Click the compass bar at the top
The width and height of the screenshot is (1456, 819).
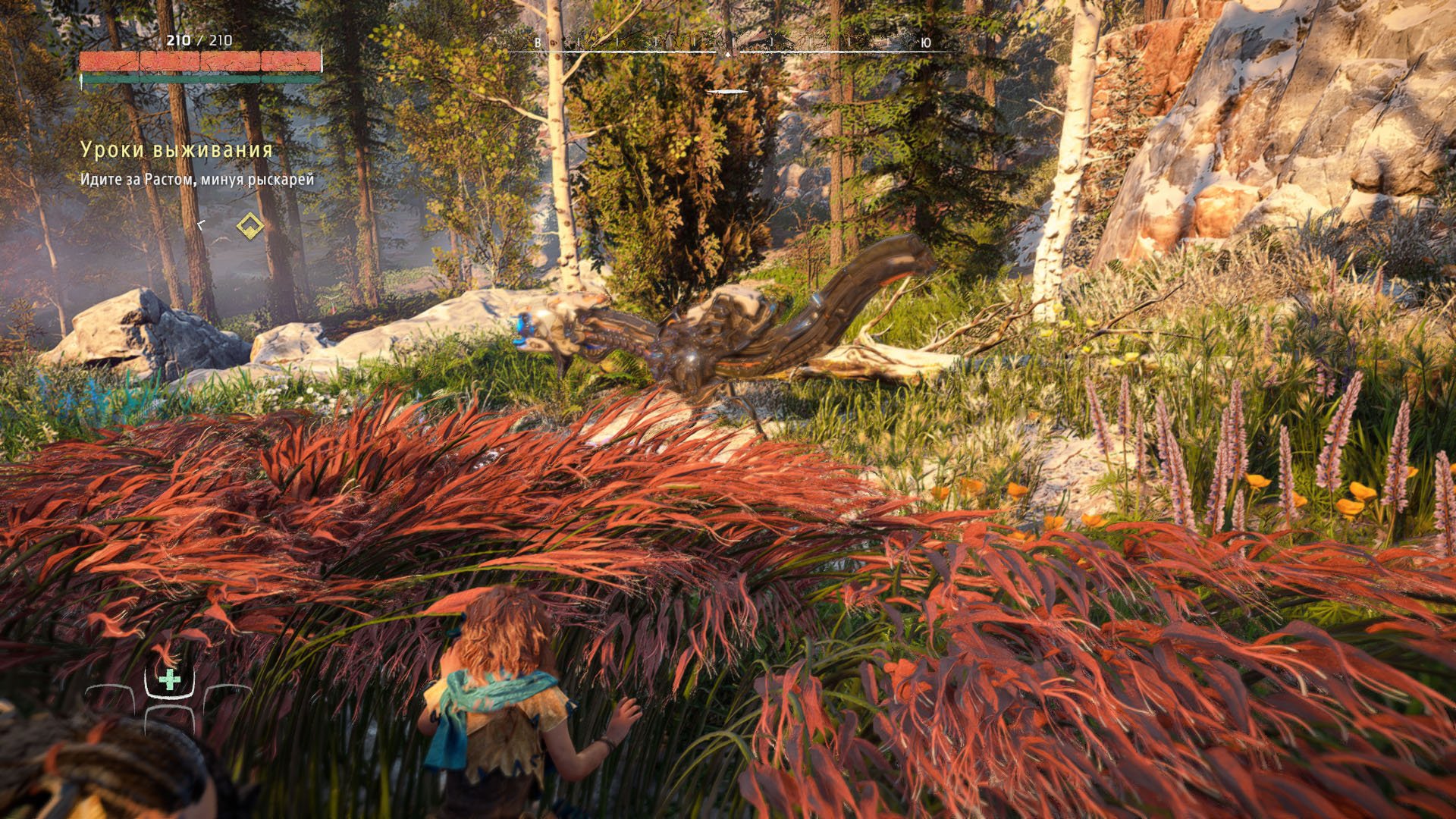point(728,49)
